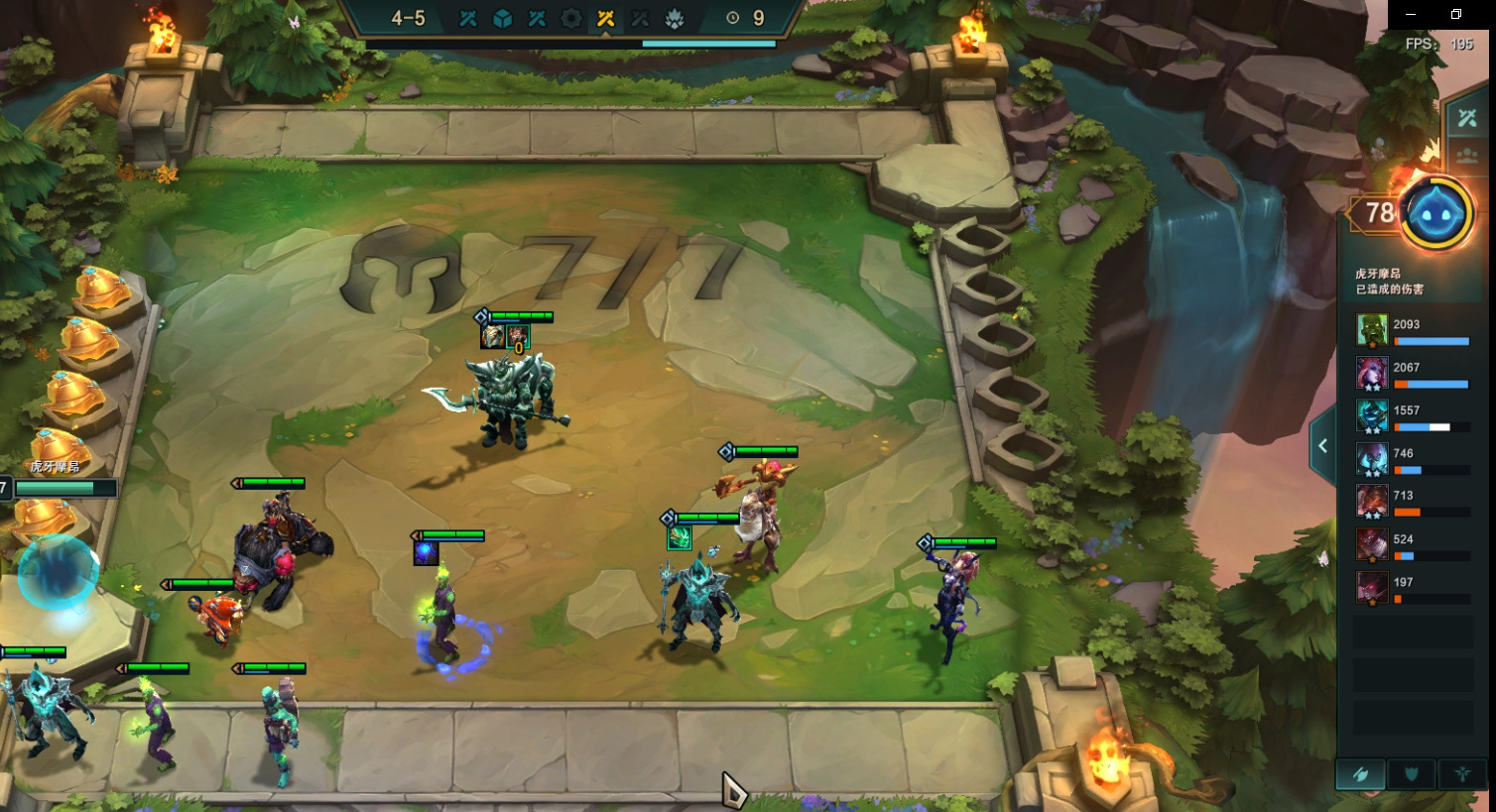Select the champion row showing 713 damage
The height and width of the screenshot is (812, 1496).
pos(1413,502)
